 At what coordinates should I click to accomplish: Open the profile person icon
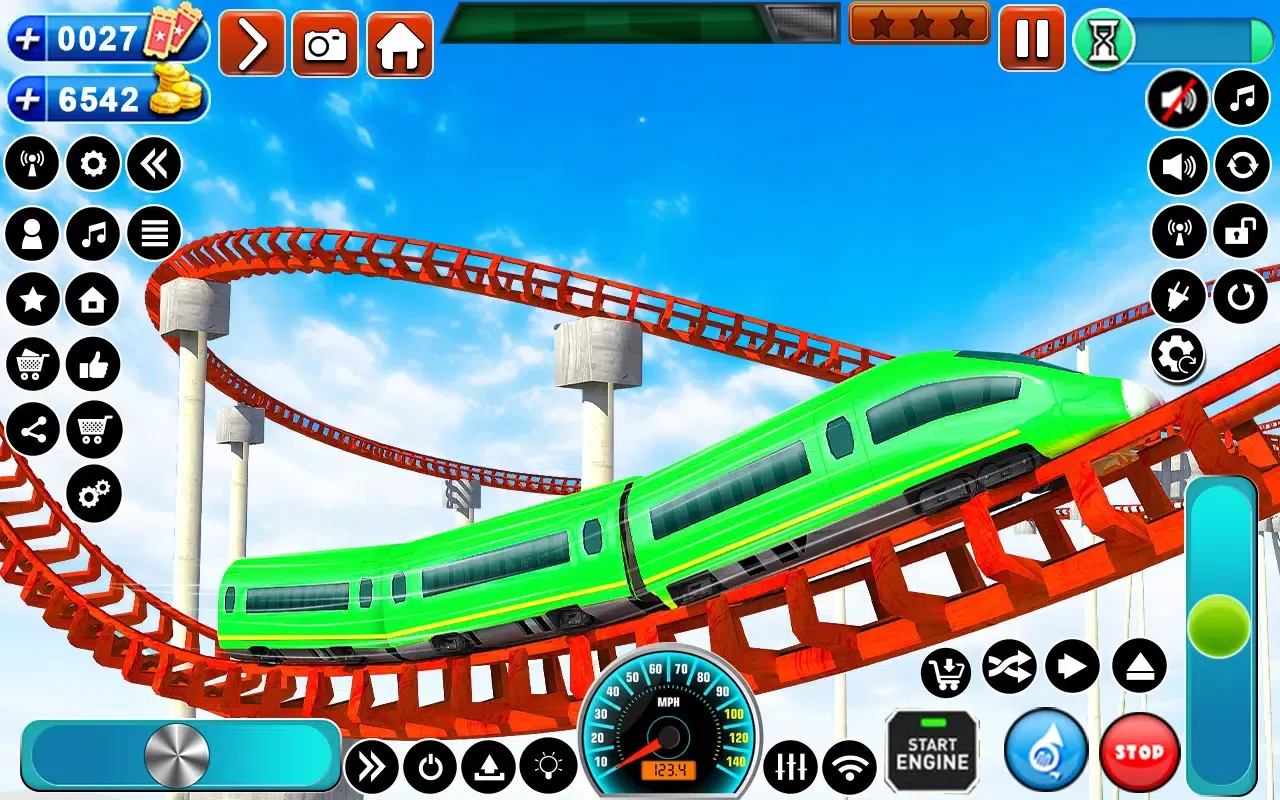[32, 234]
